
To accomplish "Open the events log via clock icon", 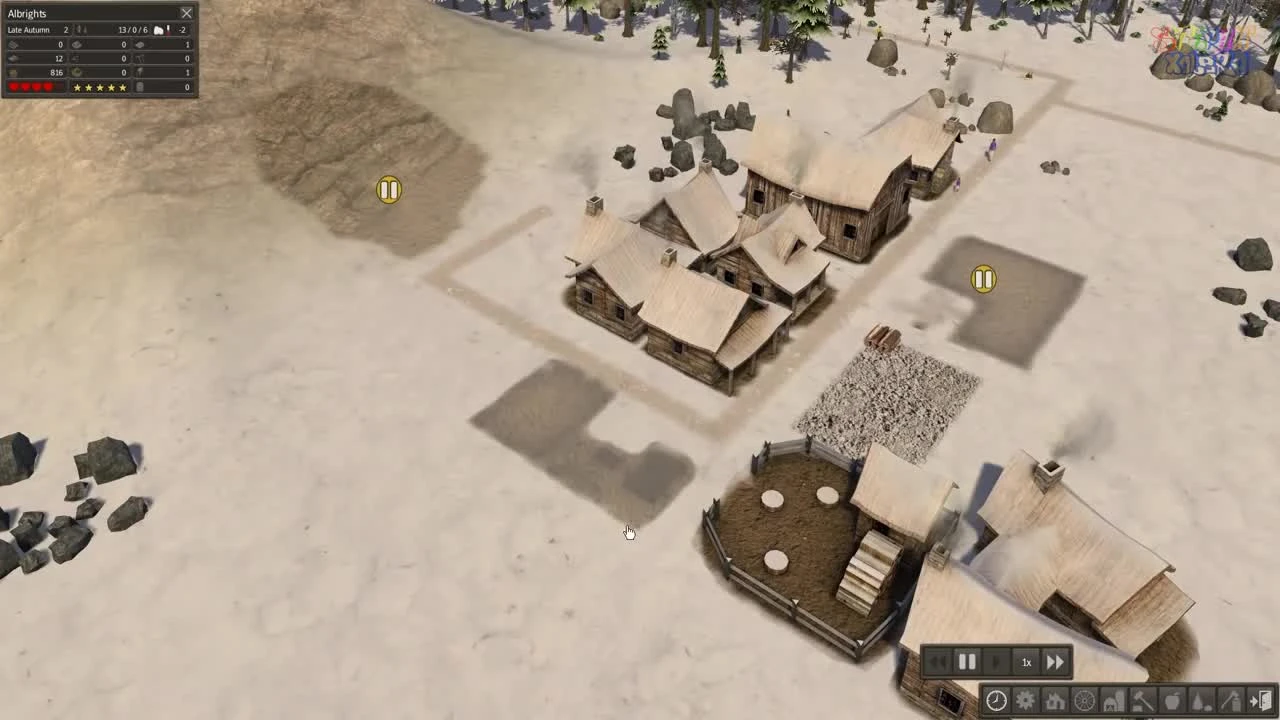I will coord(996,700).
